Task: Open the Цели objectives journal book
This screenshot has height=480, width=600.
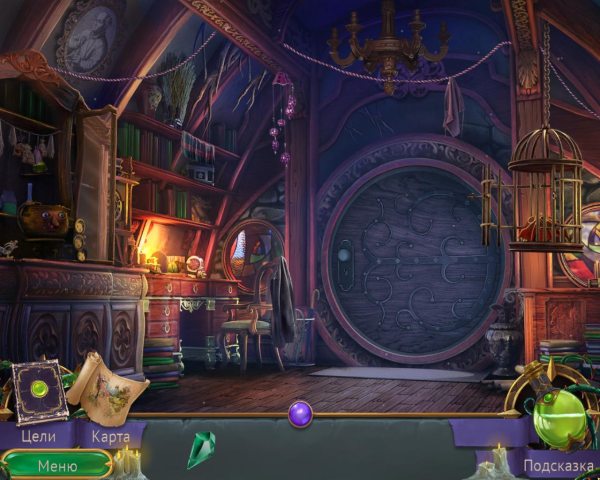Action: click(39, 390)
